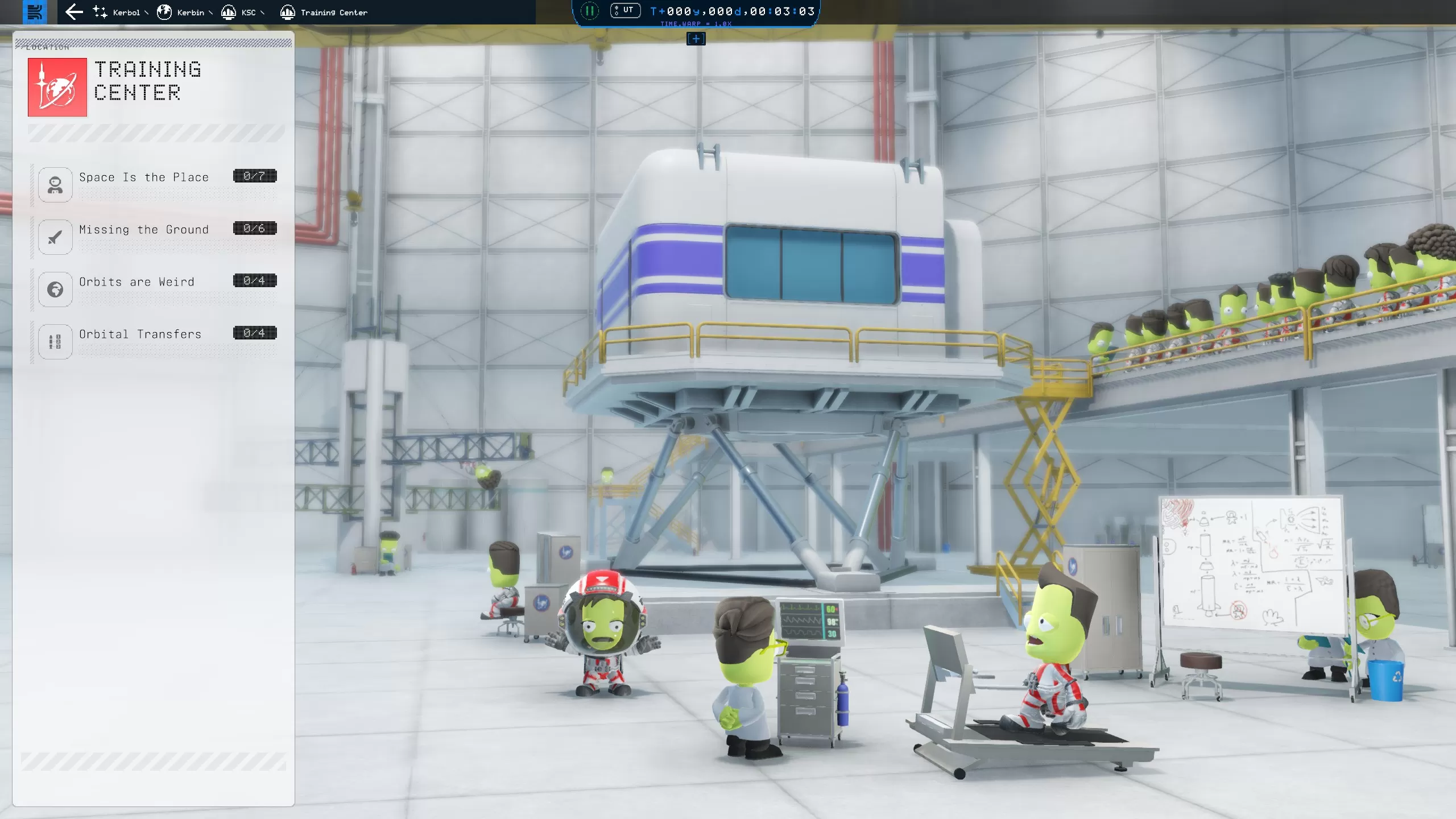
Task: Expand the time warp panel plus button
Action: (696, 39)
